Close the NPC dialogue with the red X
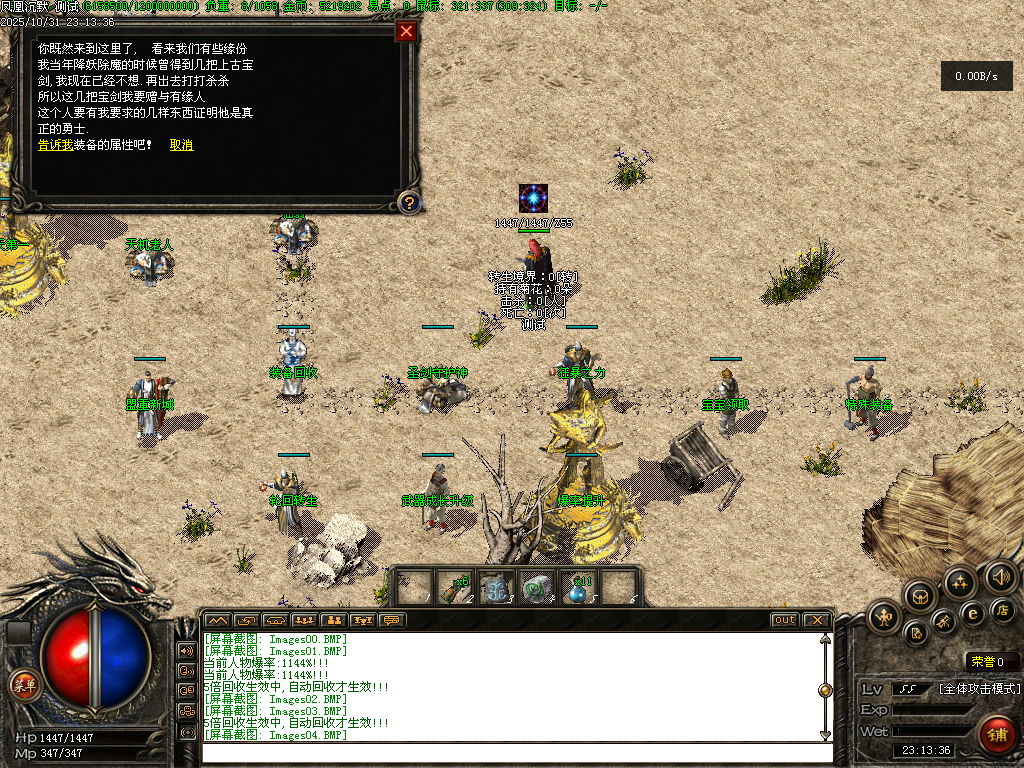The width and height of the screenshot is (1024, 768). coord(406,31)
